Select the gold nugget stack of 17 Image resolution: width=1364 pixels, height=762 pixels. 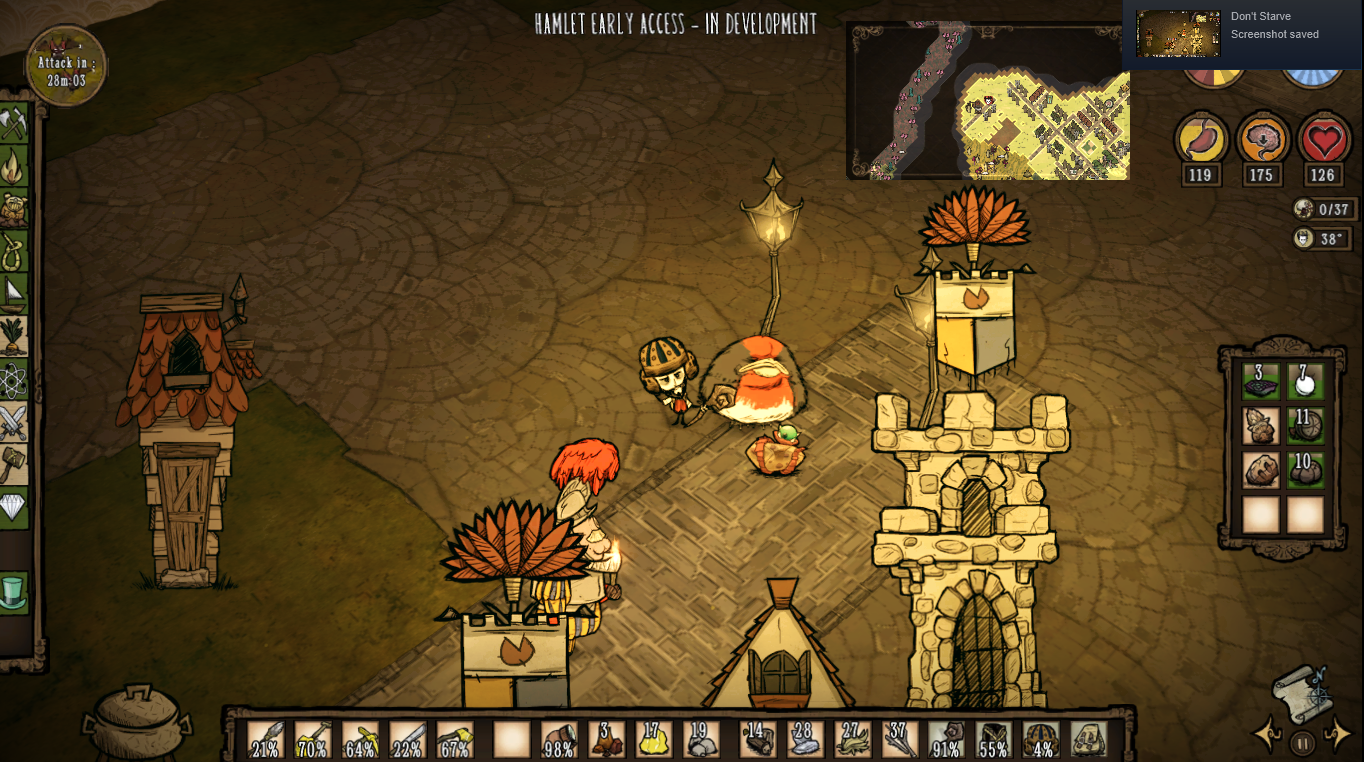coord(653,740)
